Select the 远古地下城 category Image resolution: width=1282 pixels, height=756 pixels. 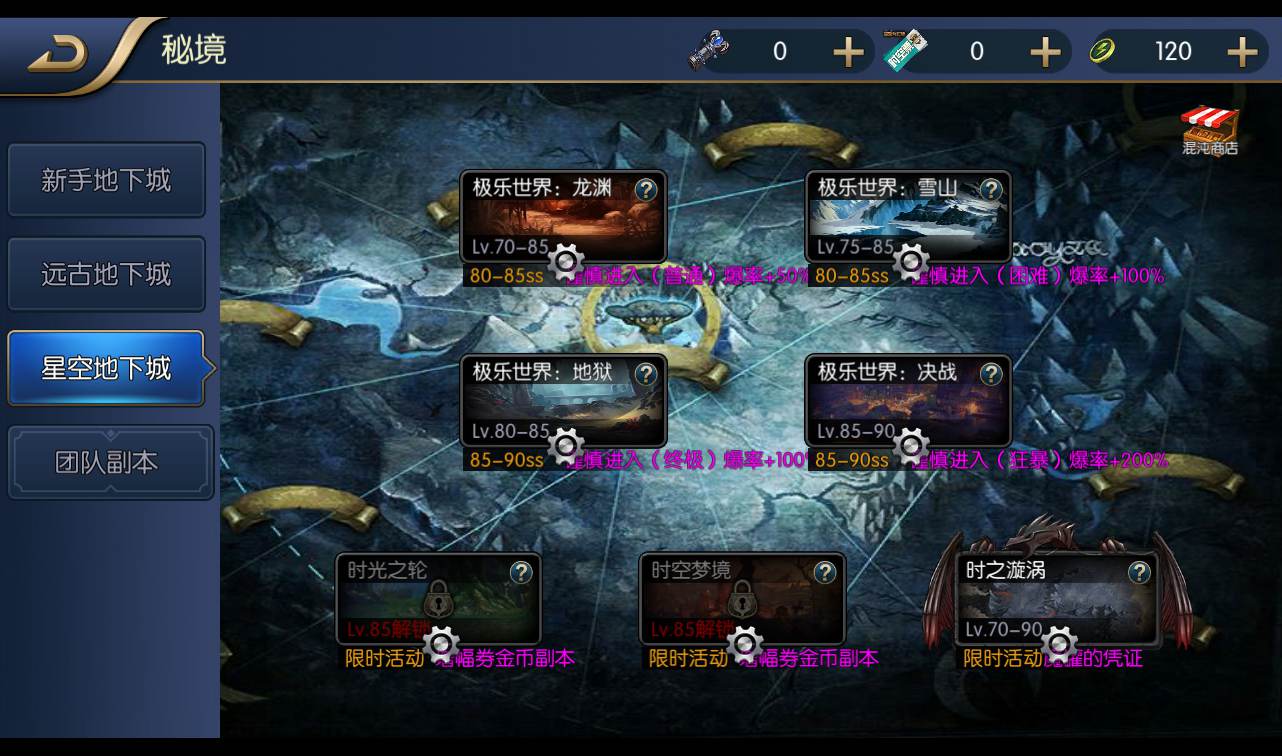pyautogui.click(x=107, y=274)
